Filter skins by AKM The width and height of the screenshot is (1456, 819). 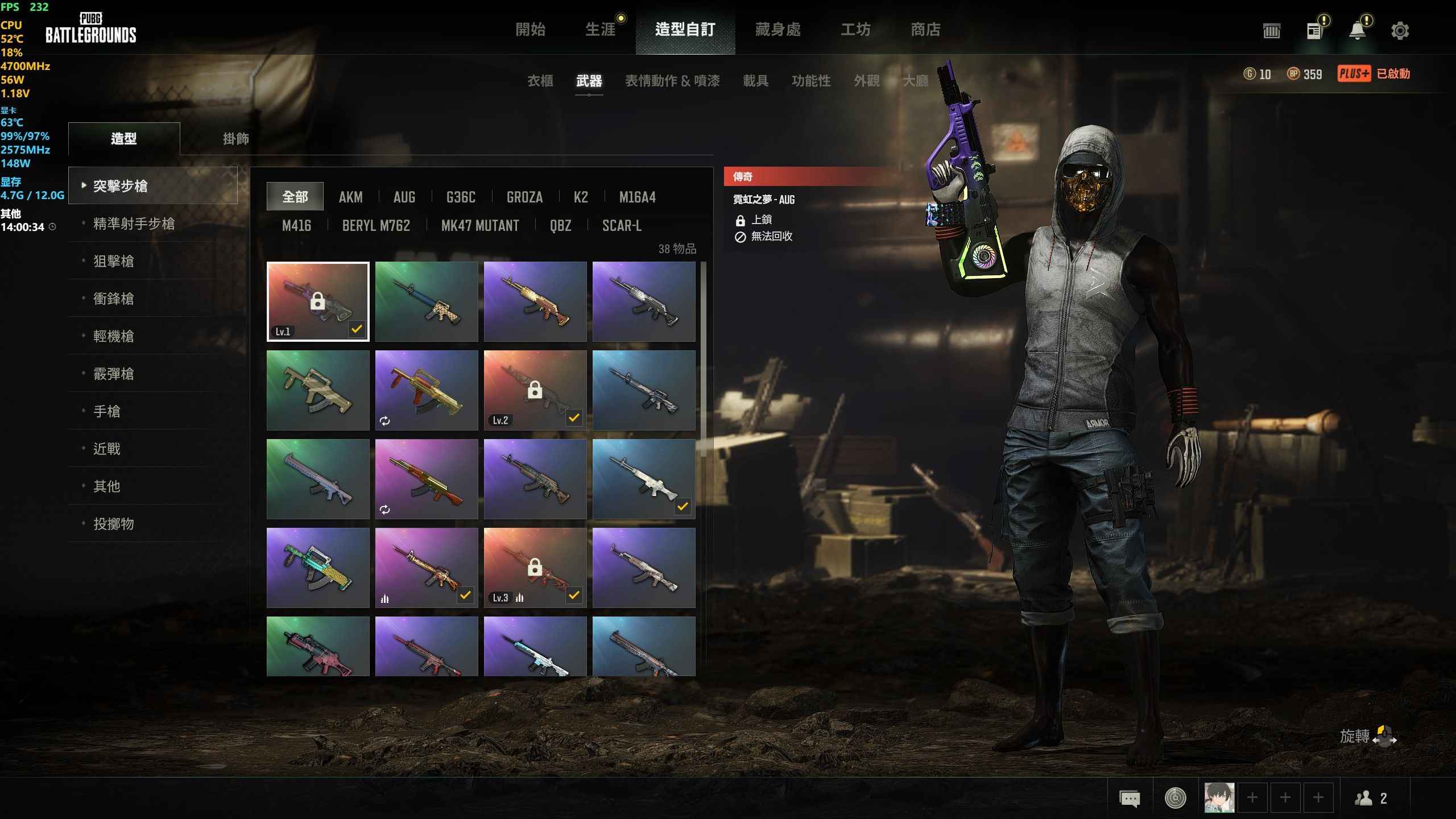point(350,197)
